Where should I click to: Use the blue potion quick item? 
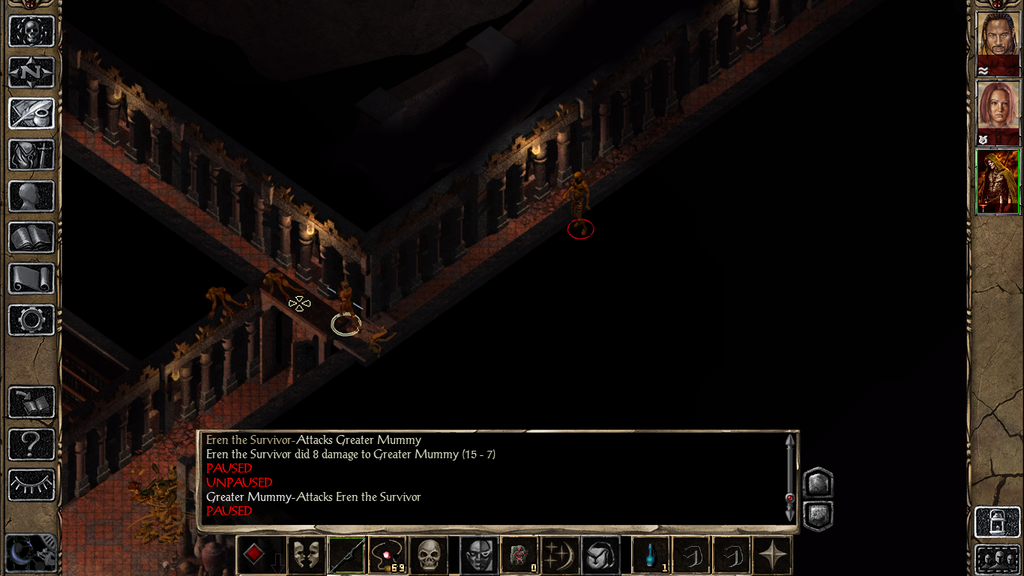point(650,555)
